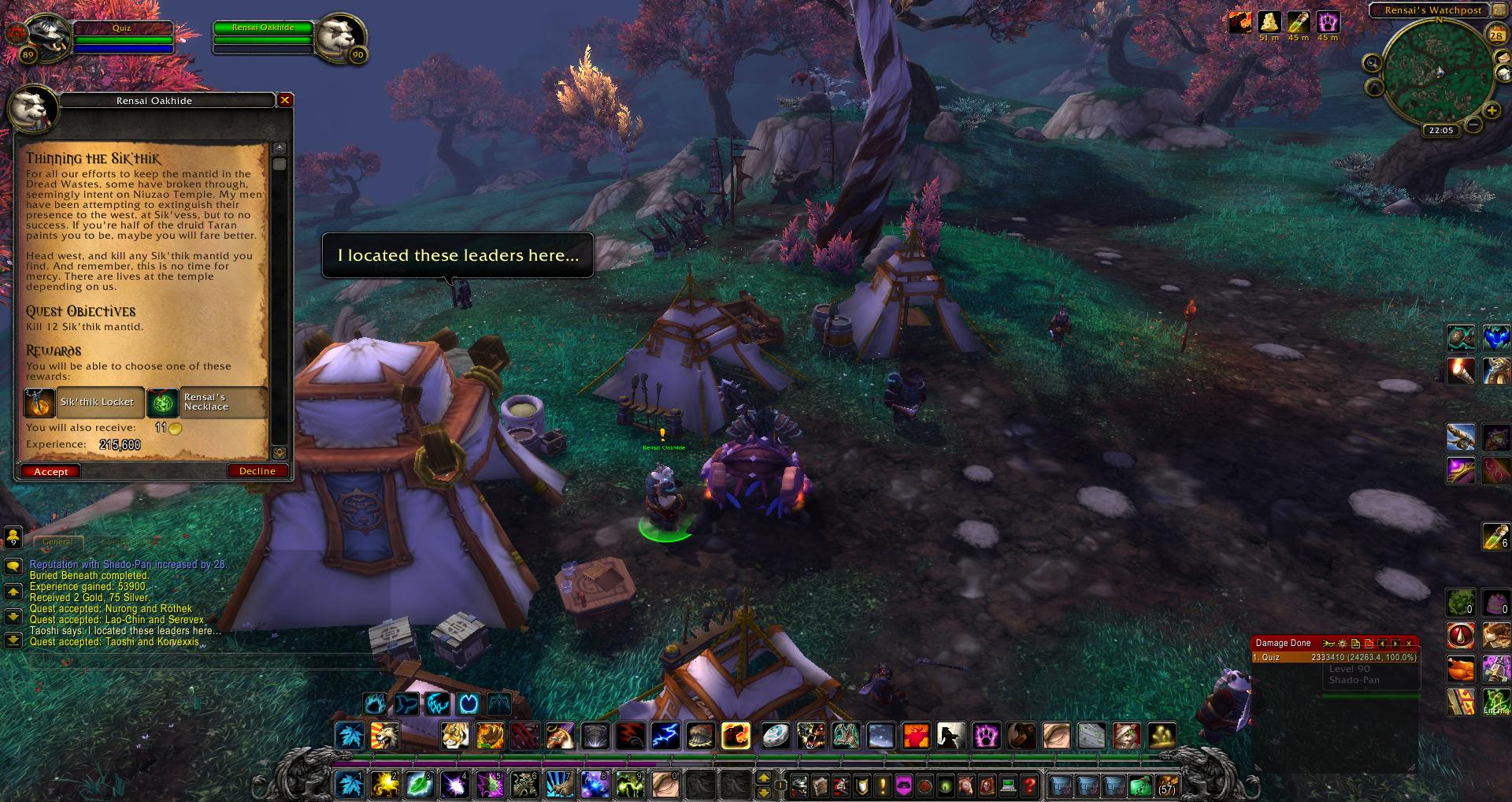Select the Rensai Oakhide target portrait
The width and height of the screenshot is (1512, 802).
(343, 35)
